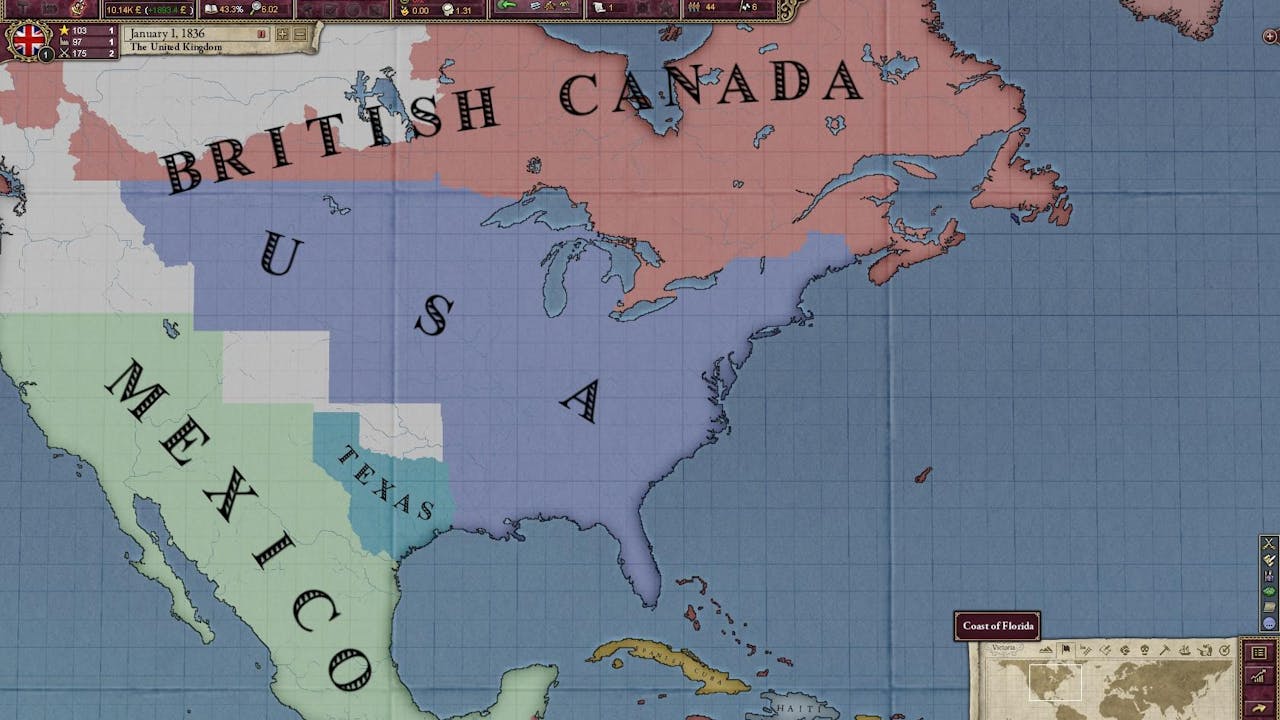Select the naval mapmode ship icon

[1183, 650]
